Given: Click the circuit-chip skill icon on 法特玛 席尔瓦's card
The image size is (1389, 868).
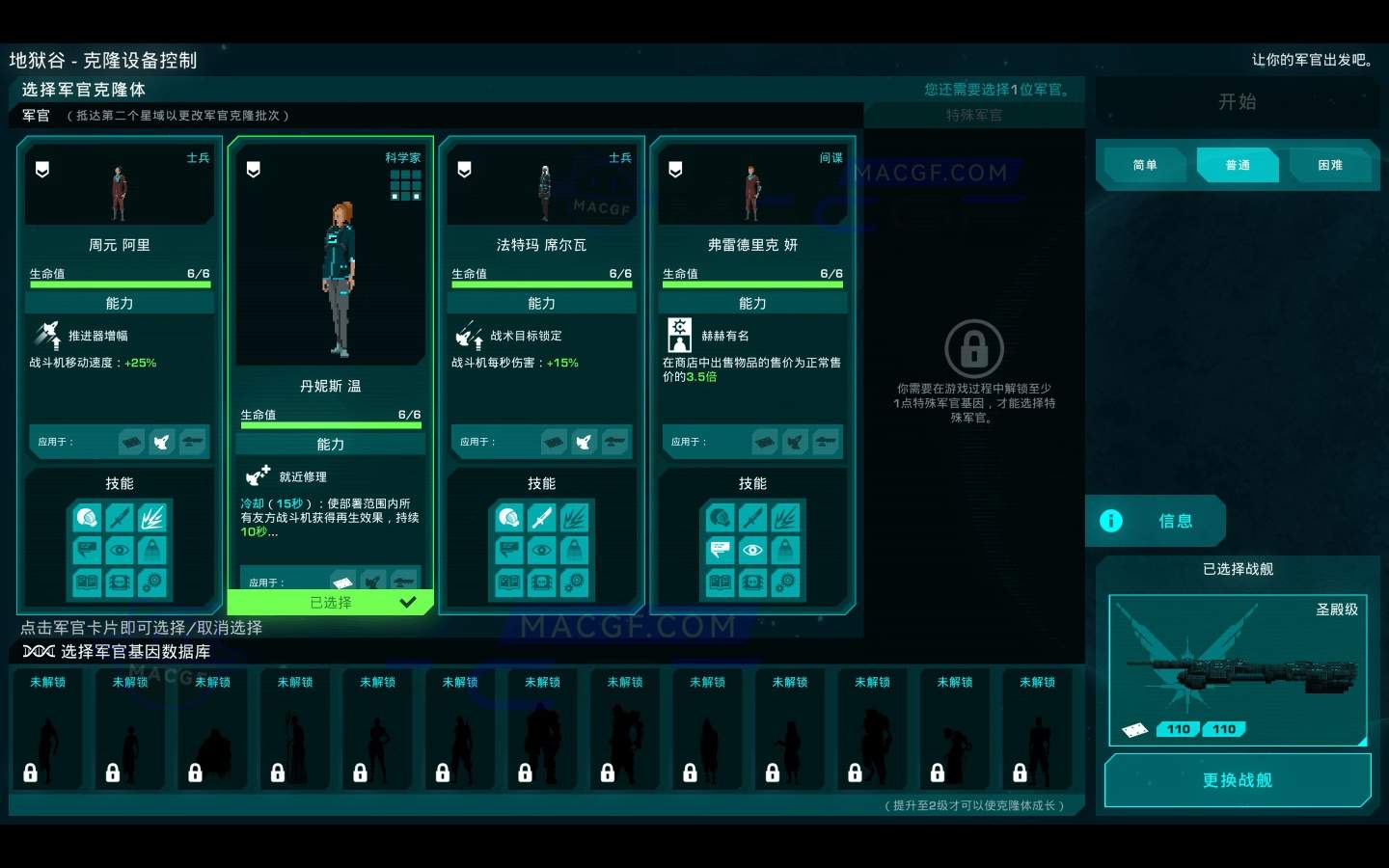Looking at the screenshot, I should point(541,583).
